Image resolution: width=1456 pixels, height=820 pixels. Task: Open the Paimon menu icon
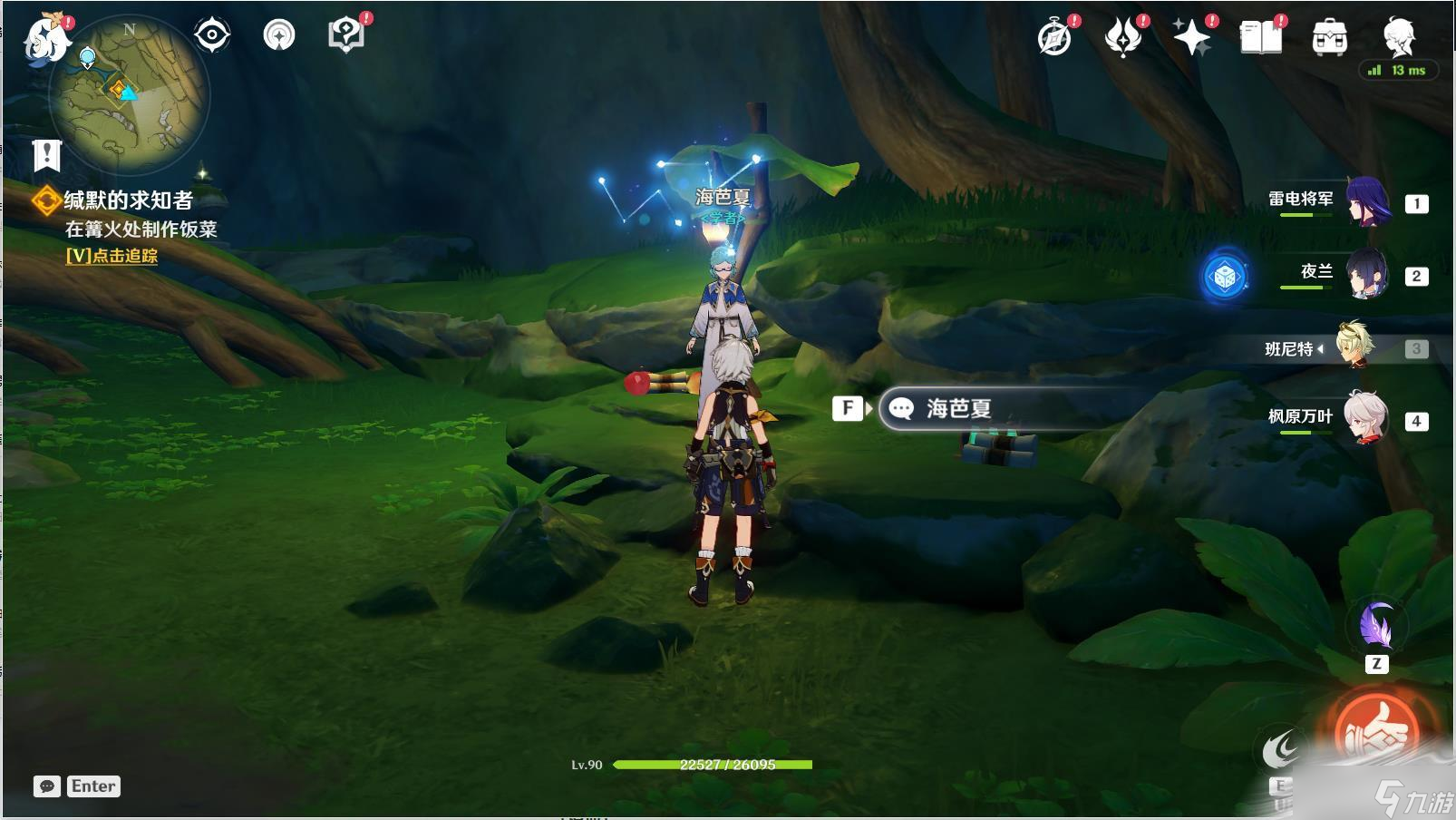pyautogui.click(x=45, y=38)
